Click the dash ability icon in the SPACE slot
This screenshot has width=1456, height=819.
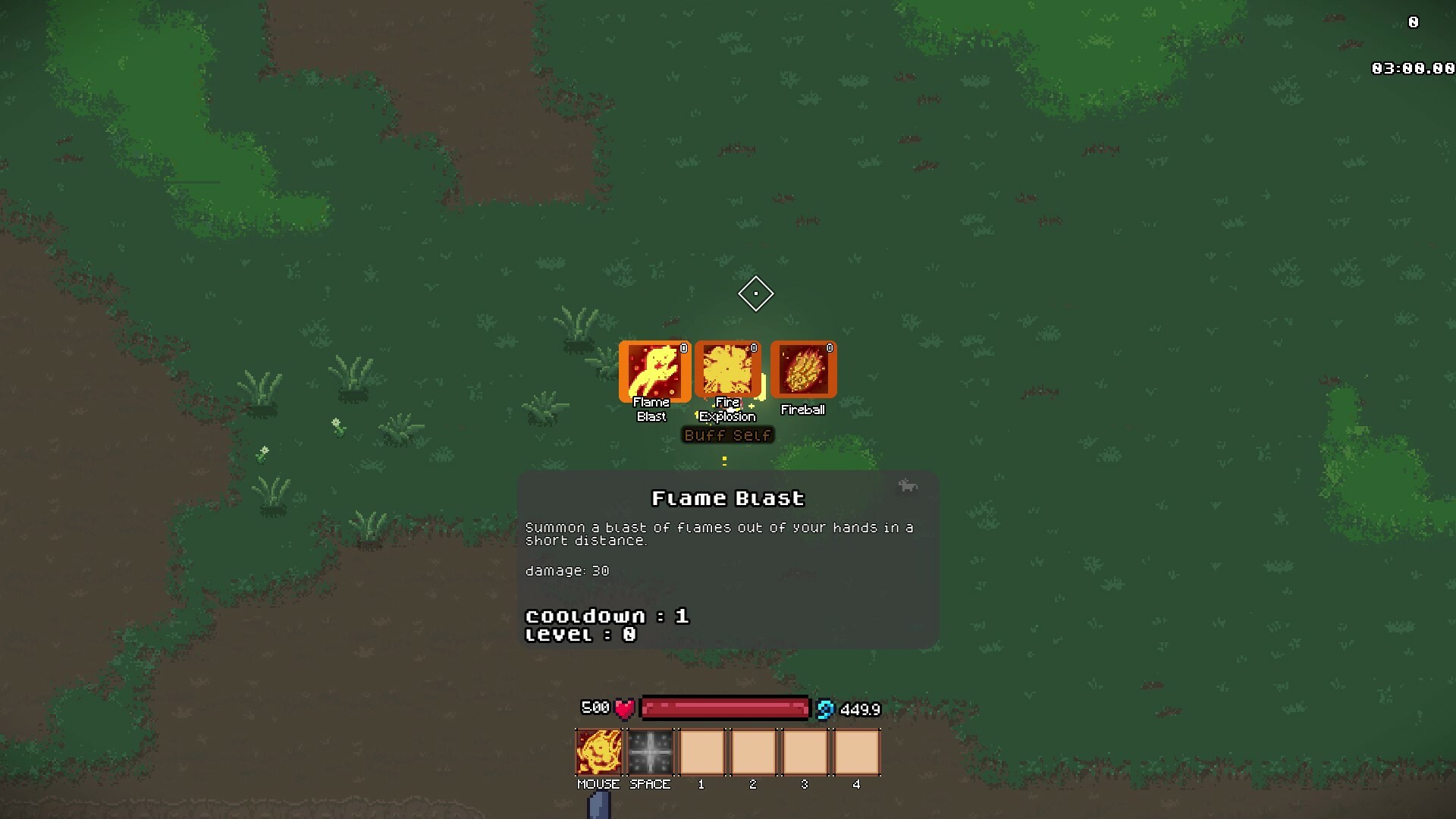pyautogui.click(x=650, y=752)
